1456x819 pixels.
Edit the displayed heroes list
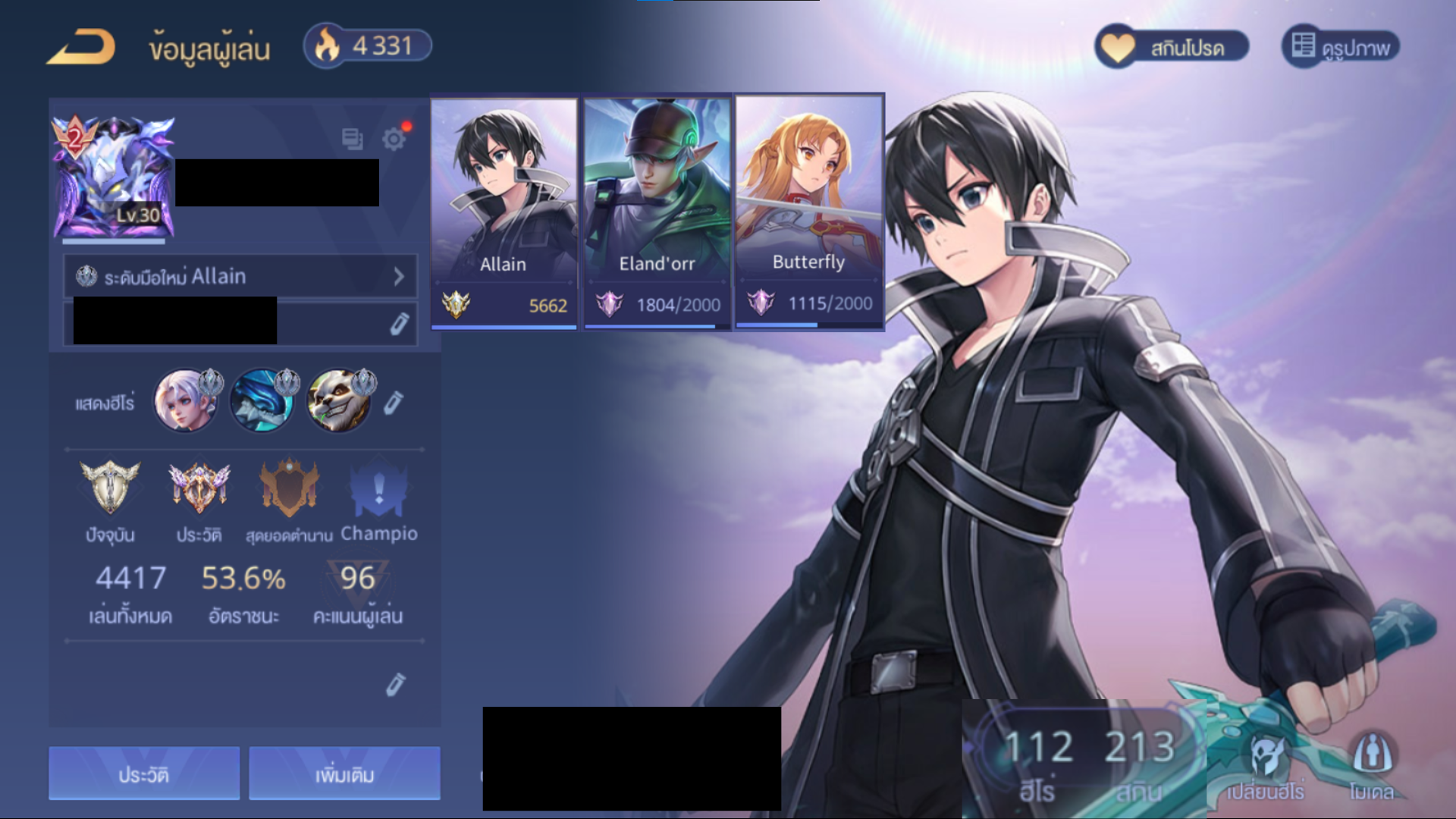(x=393, y=403)
